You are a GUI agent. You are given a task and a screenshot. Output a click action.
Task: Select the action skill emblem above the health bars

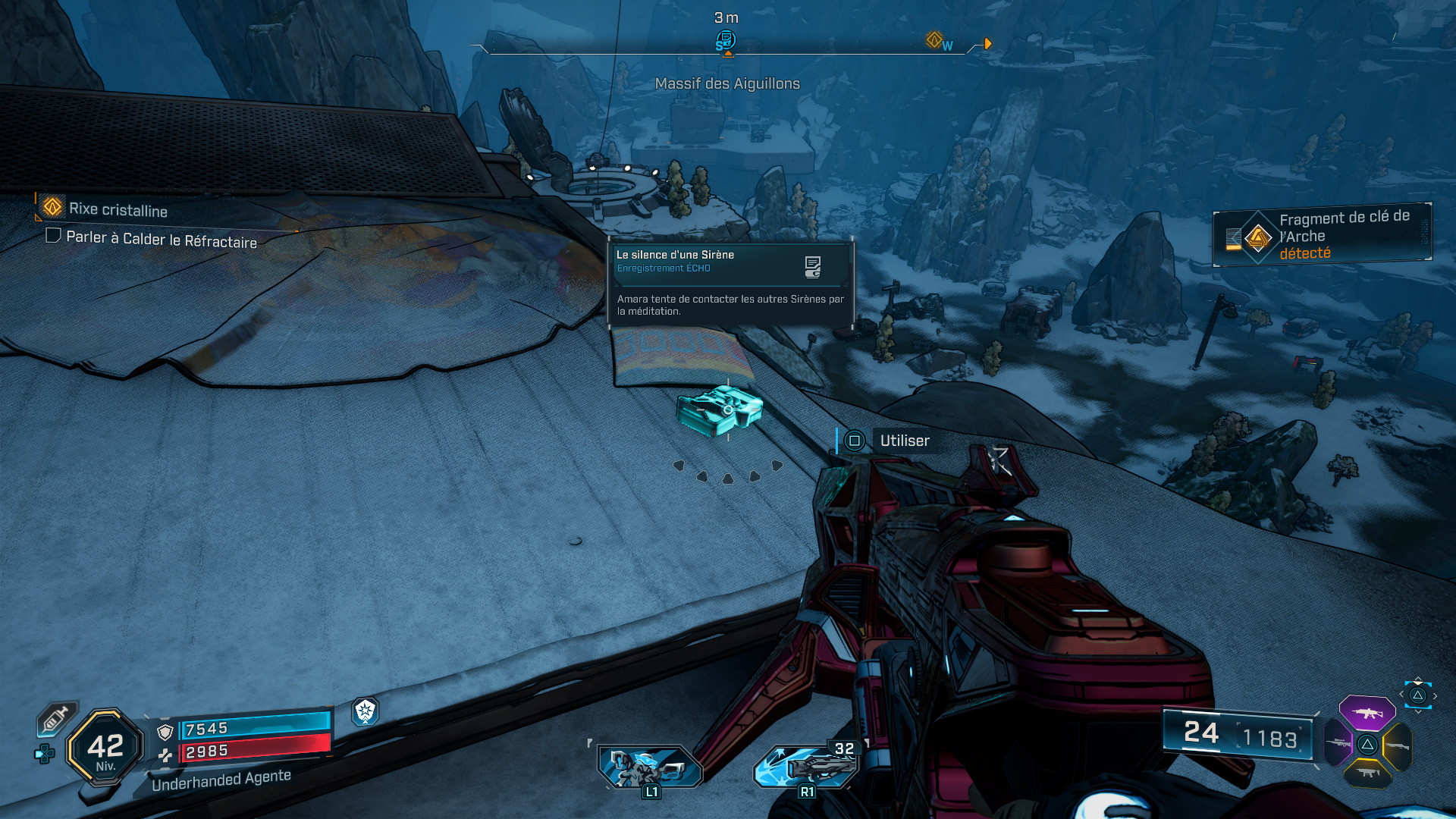365,712
